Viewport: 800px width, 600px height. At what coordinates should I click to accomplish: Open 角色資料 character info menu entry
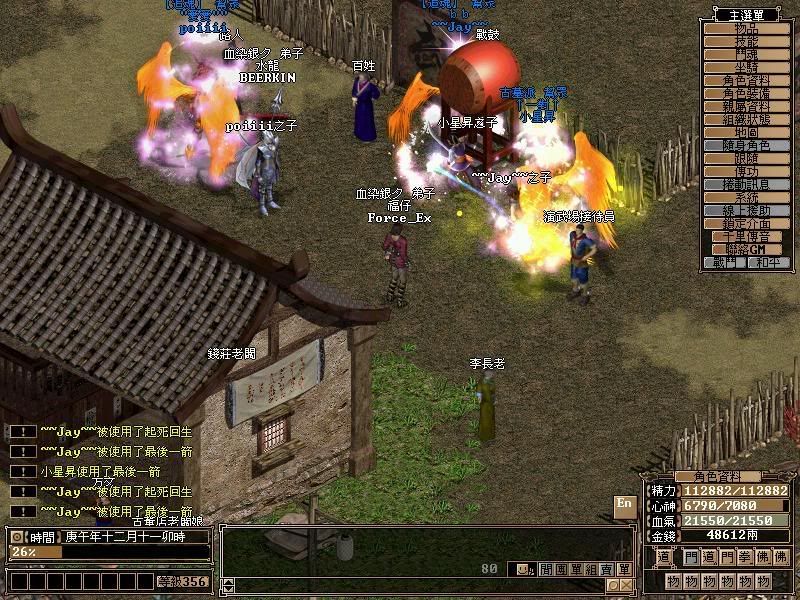point(746,81)
